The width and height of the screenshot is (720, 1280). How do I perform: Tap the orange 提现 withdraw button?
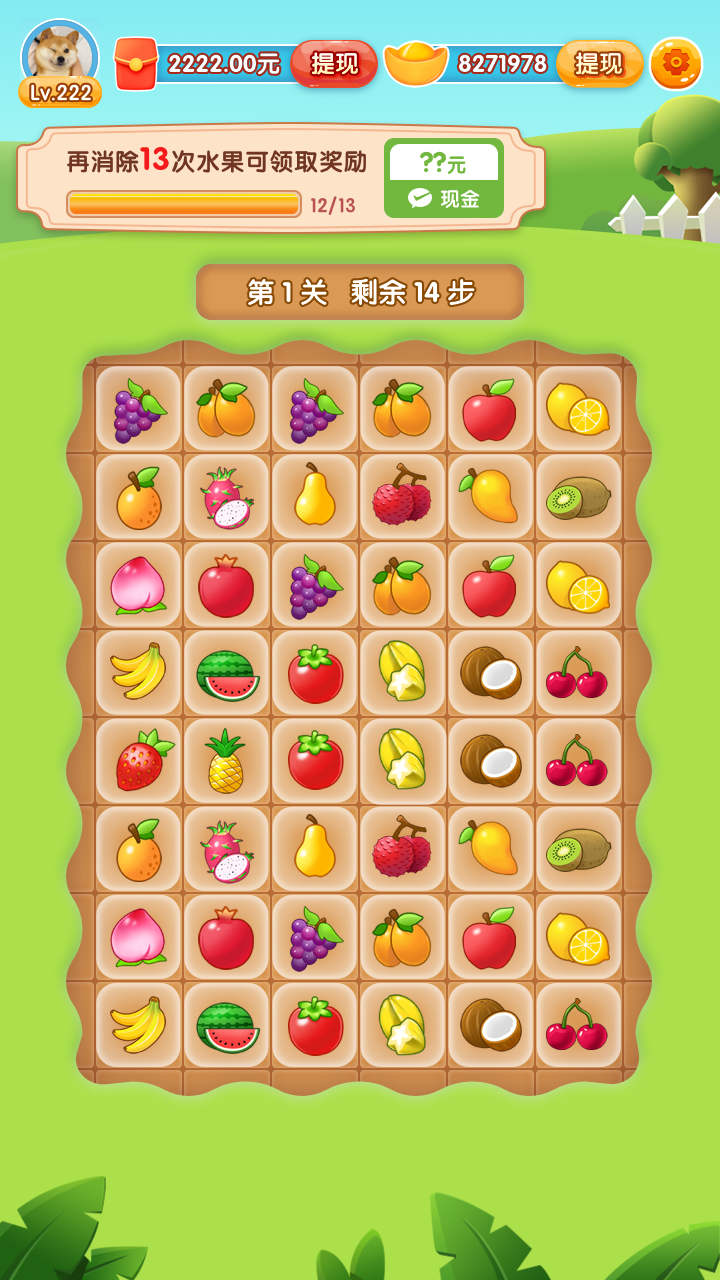click(x=599, y=64)
